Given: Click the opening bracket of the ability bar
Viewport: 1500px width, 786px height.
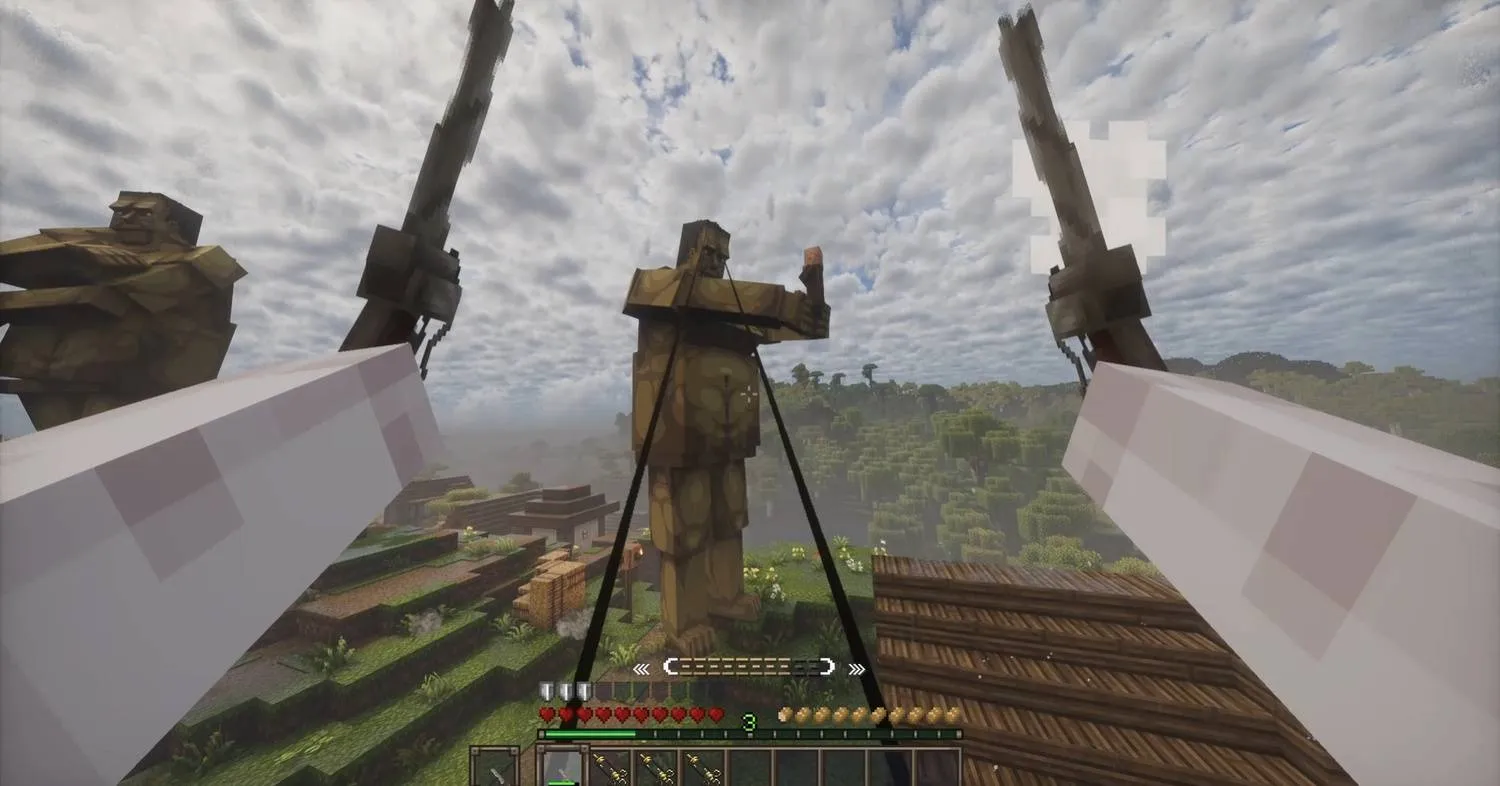Looking at the screenshot, I should coord(672,667).
